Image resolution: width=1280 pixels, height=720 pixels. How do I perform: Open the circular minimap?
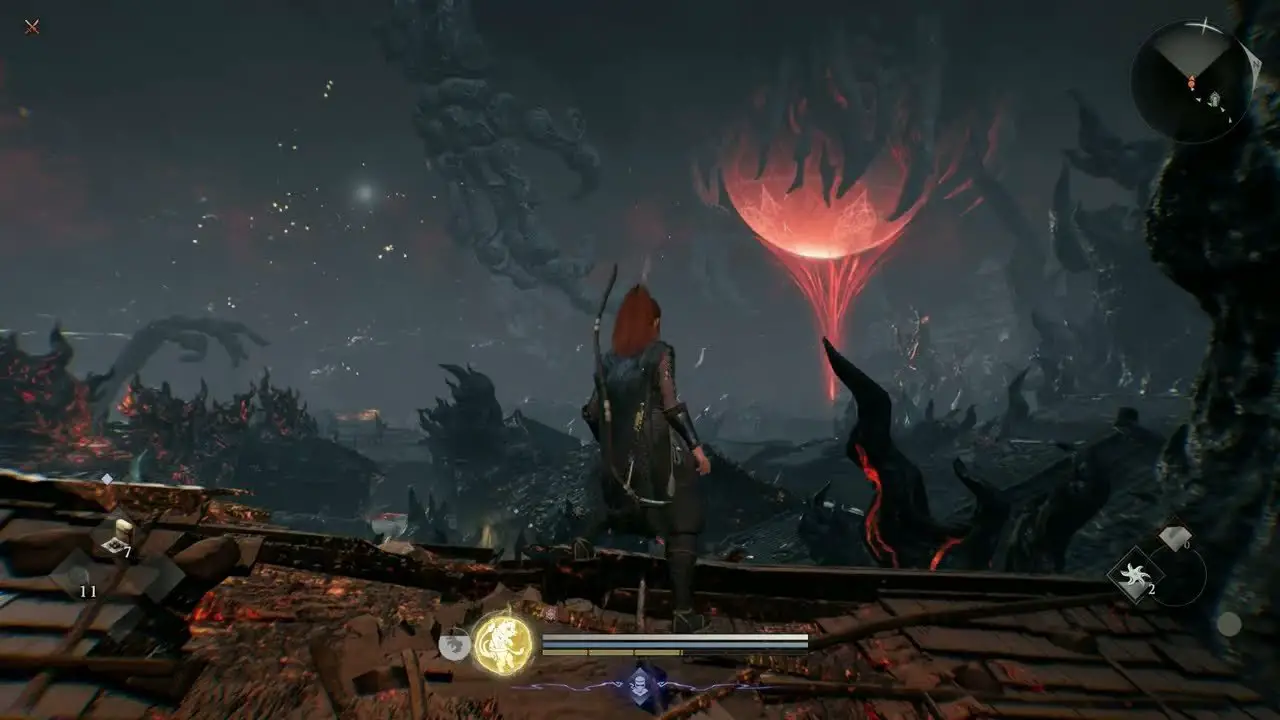click(x=1191, y=82)
